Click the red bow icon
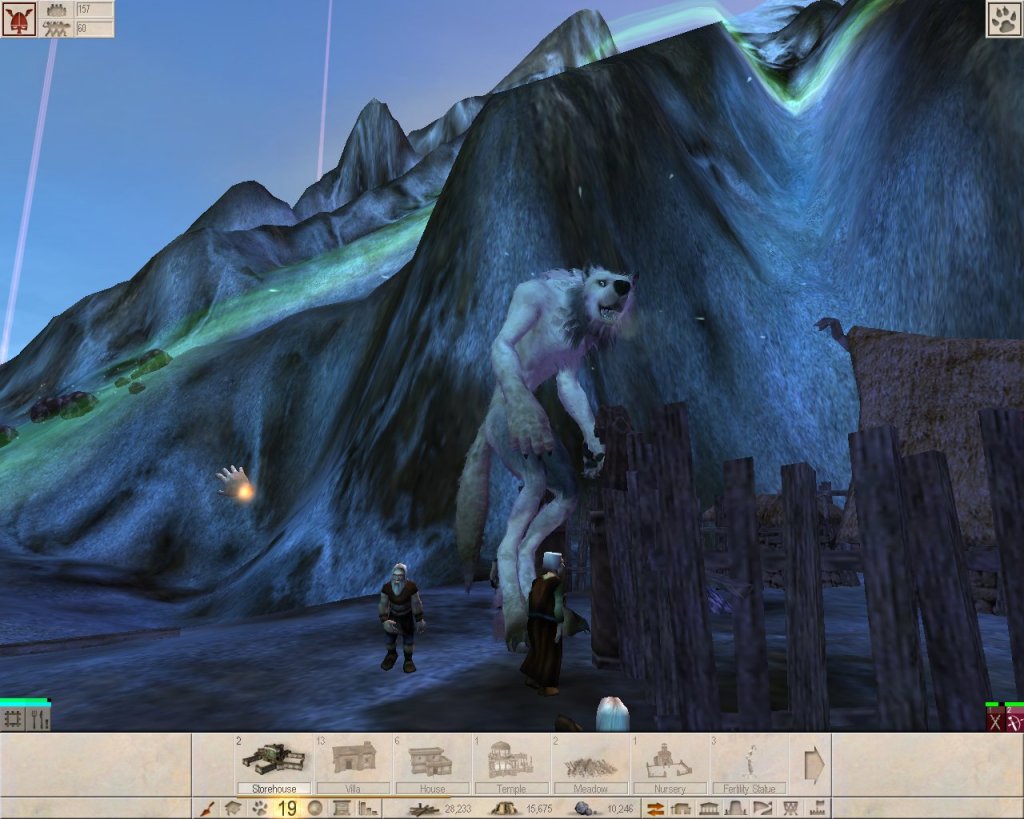The height and width of the screenshot is (819, 1024). (x=1014, y=721)
